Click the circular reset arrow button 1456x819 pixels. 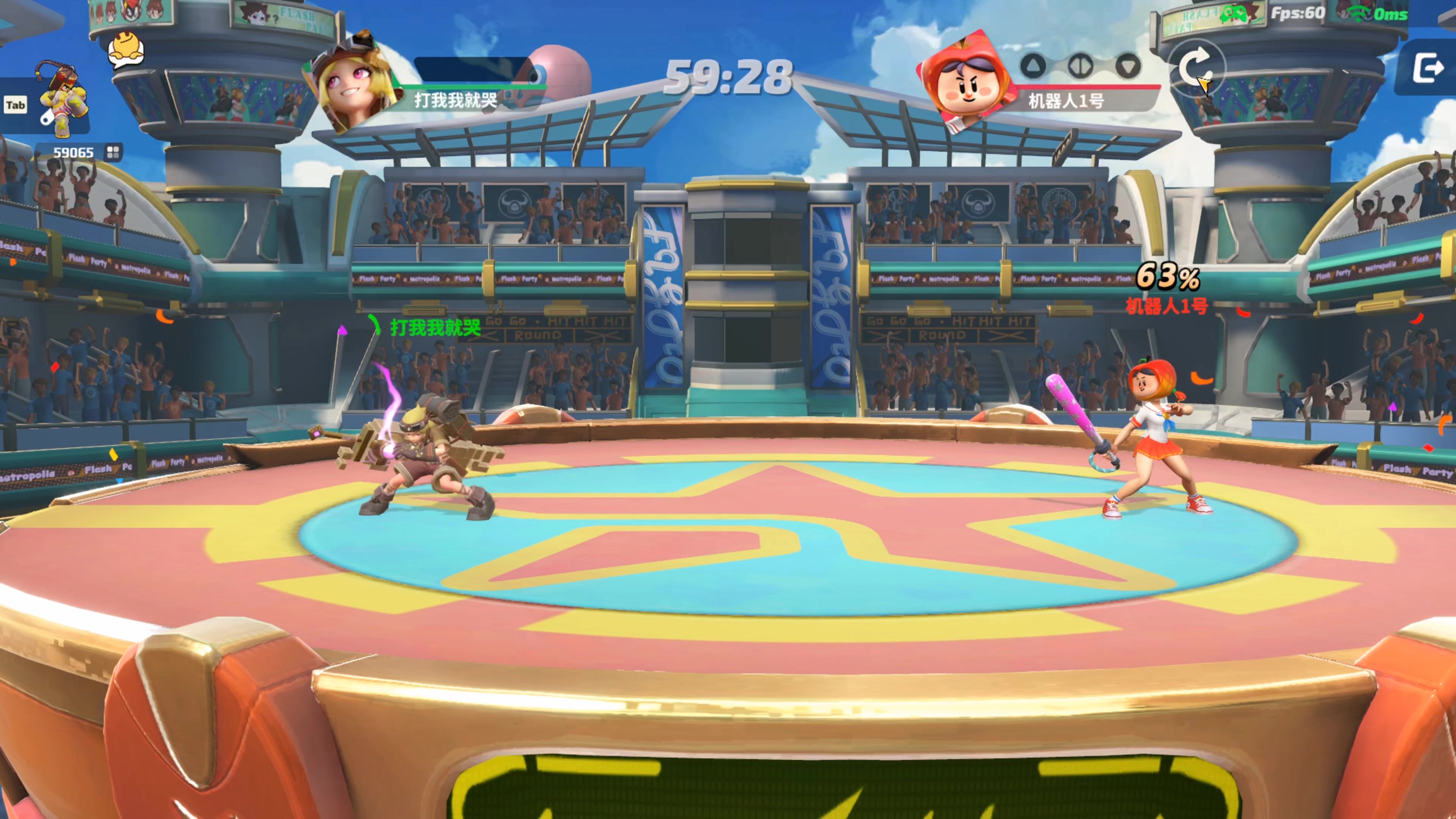pos(1196,68)
